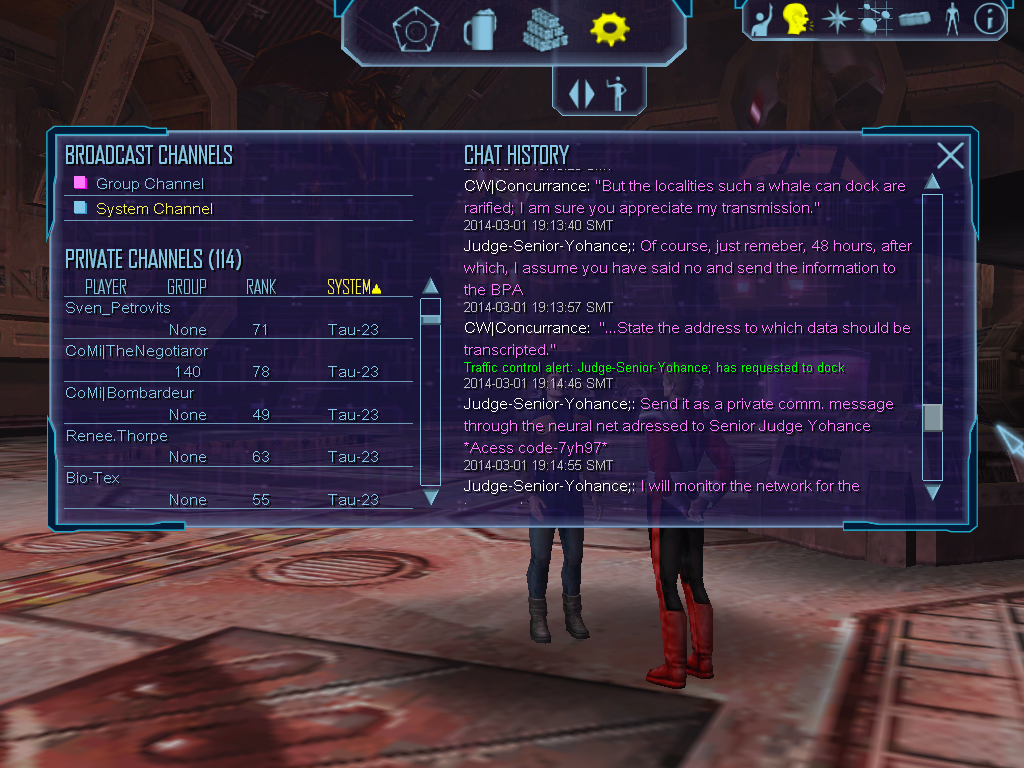Select the Group Channel broadcast
The image size is (1024, 768).
[x=149, y=184]
